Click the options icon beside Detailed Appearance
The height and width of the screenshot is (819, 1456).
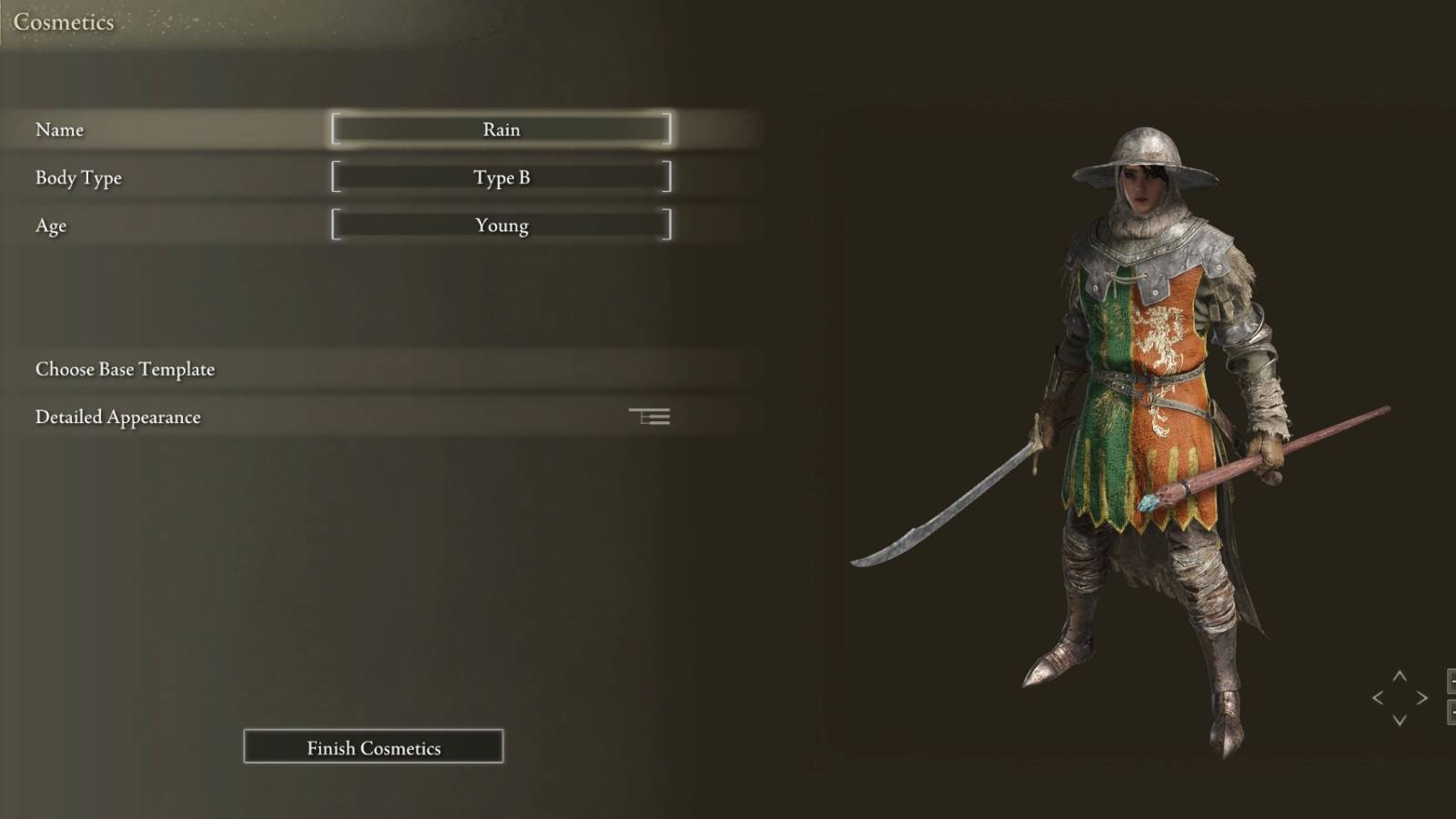650,416
